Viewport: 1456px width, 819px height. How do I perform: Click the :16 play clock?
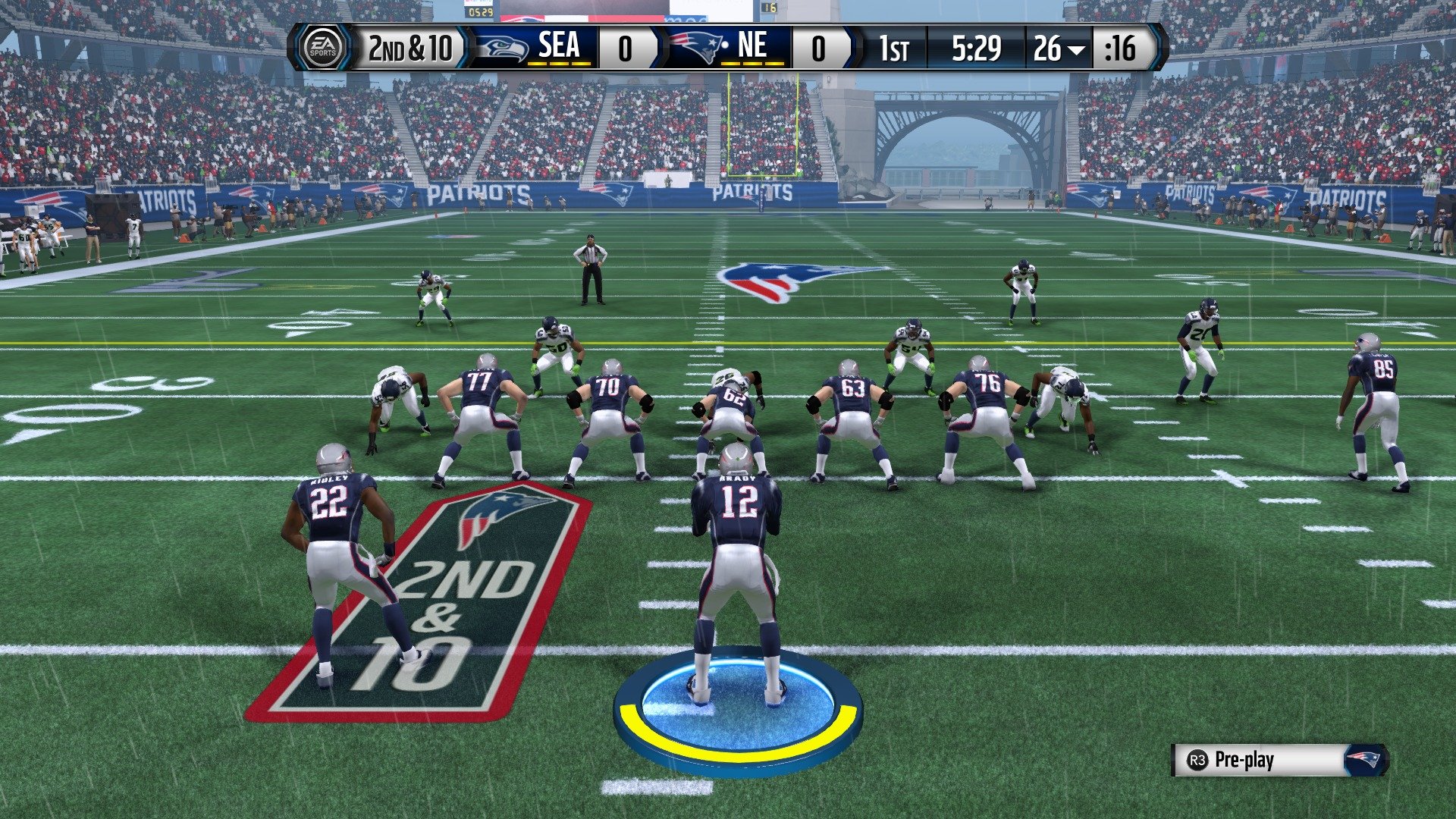pos(1121,48)
